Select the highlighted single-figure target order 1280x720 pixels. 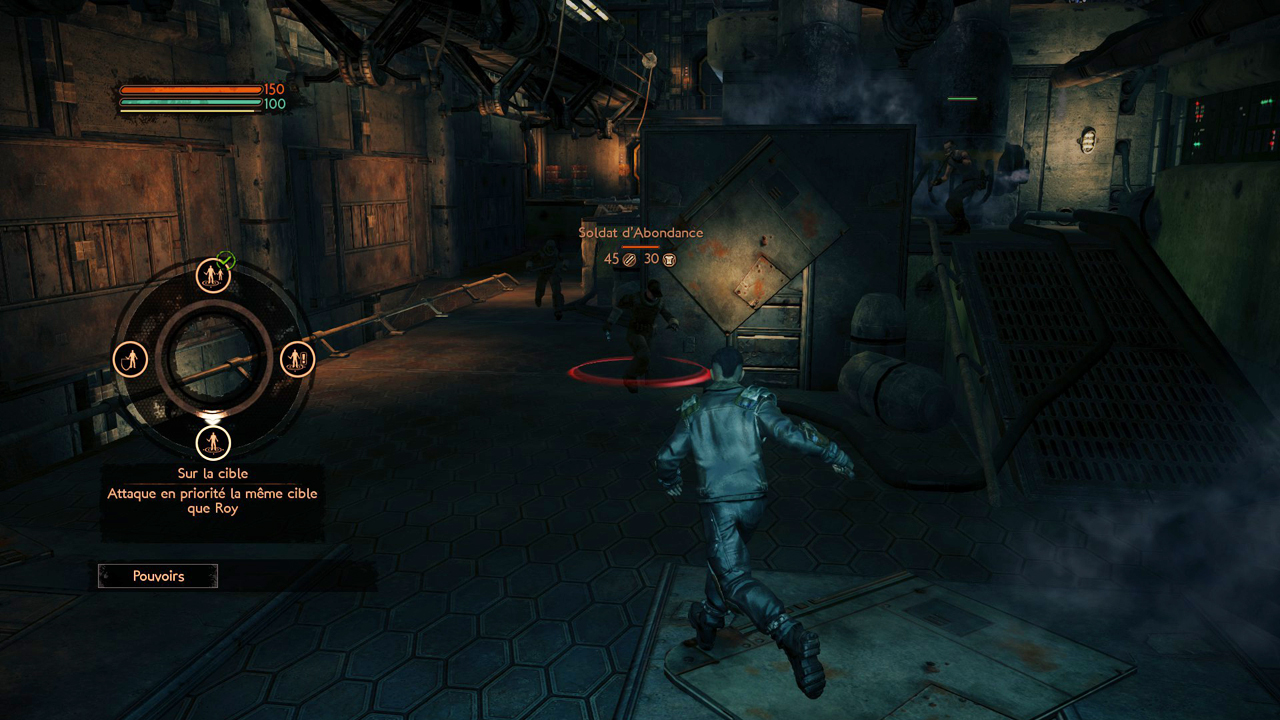[x=212, y=441]
